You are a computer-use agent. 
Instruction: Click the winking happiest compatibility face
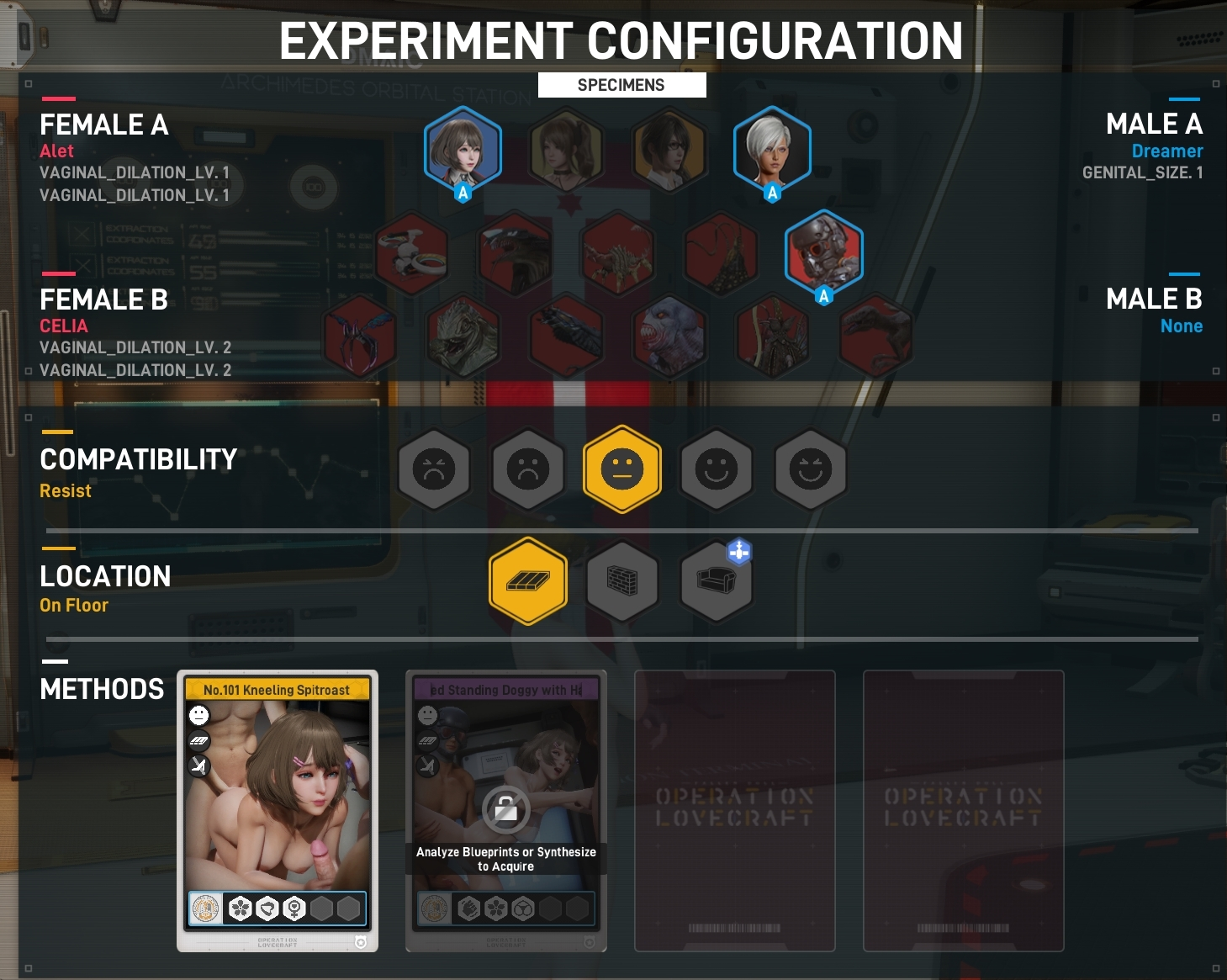coord(810,469)
